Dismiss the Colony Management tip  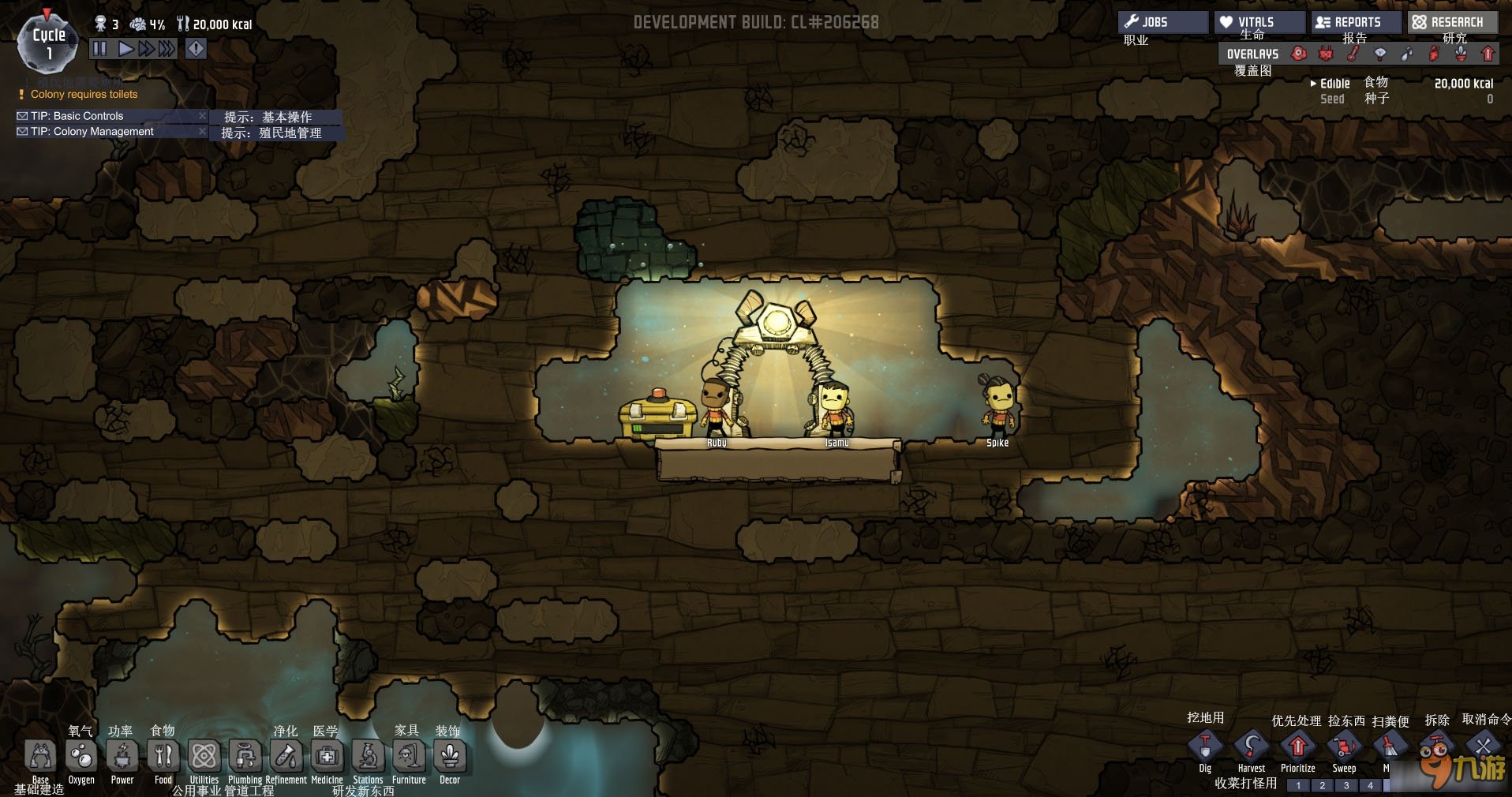[202, 132]
